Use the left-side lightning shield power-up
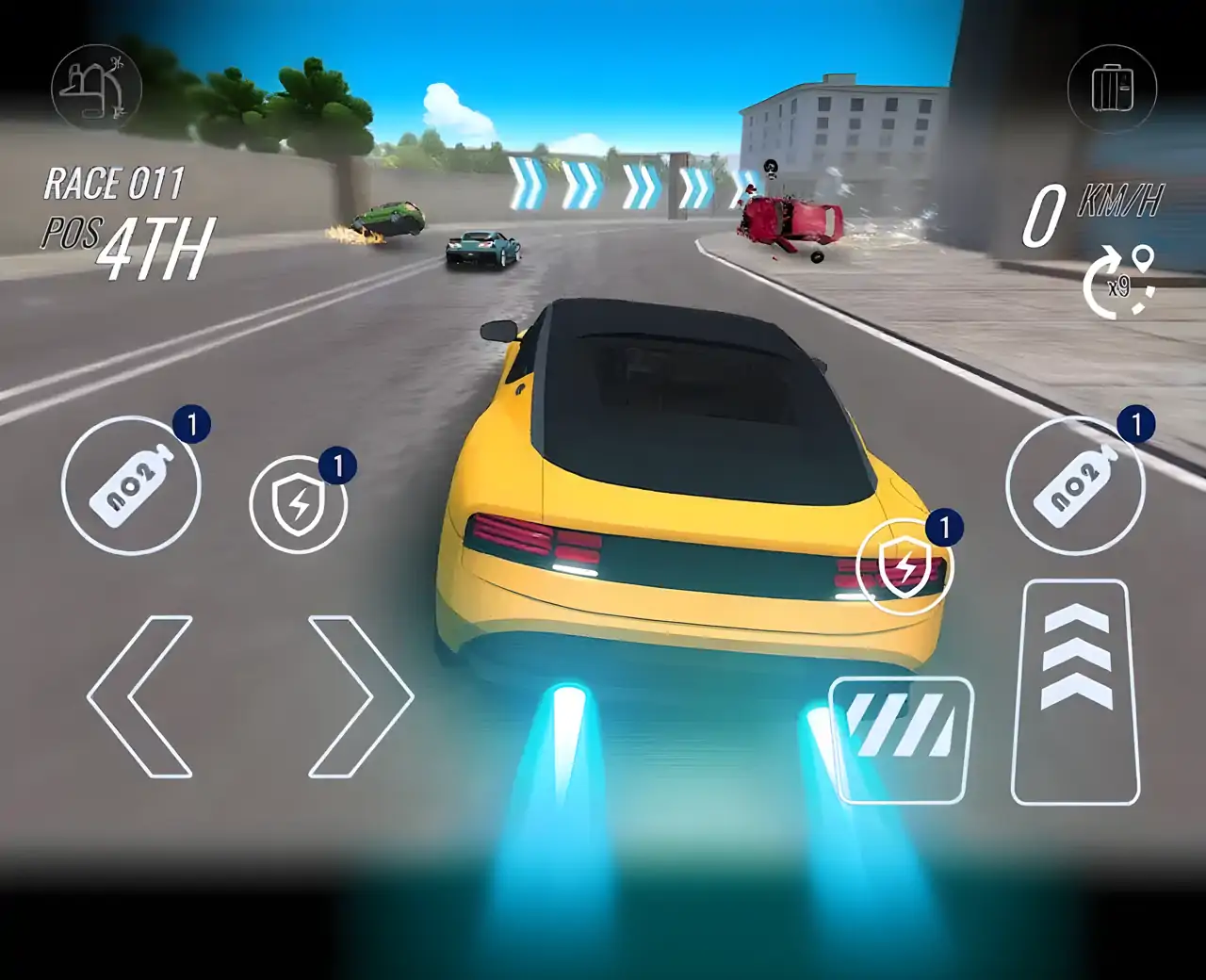1206x980 pixels. 298,505
